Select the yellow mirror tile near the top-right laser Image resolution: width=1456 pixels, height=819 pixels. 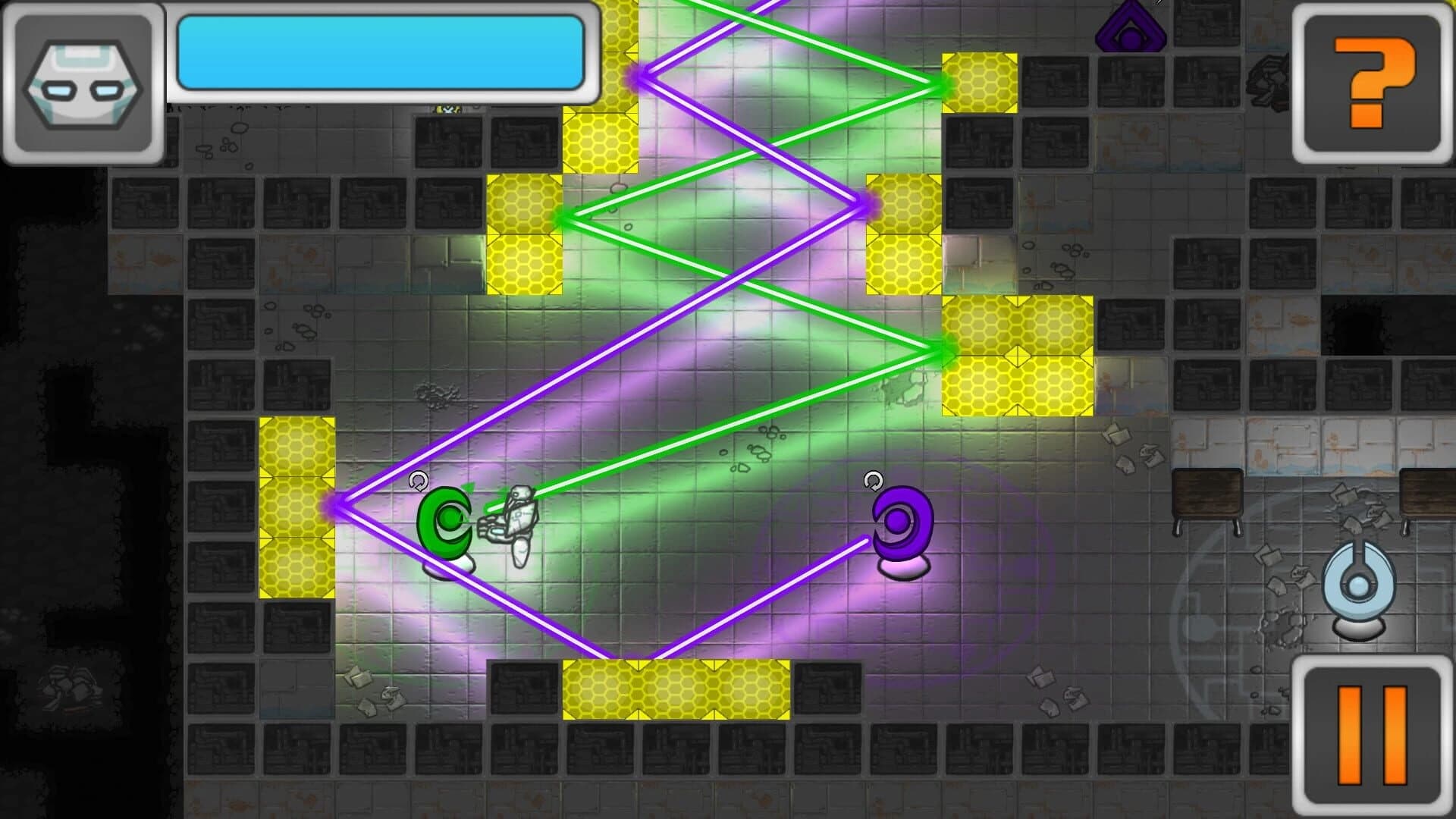[x=978, y=83]
